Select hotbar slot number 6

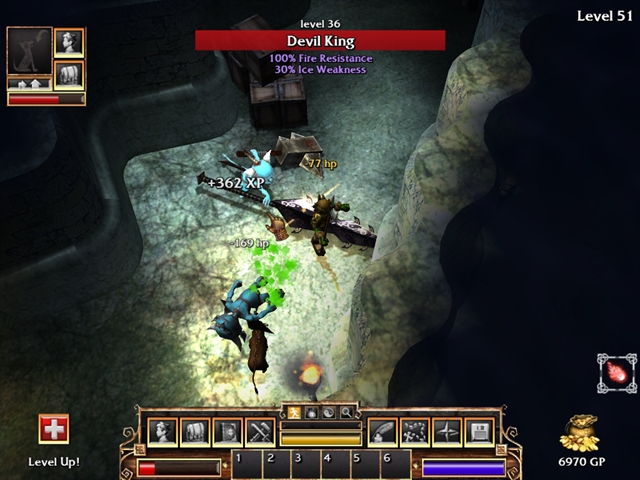point(387,462)
